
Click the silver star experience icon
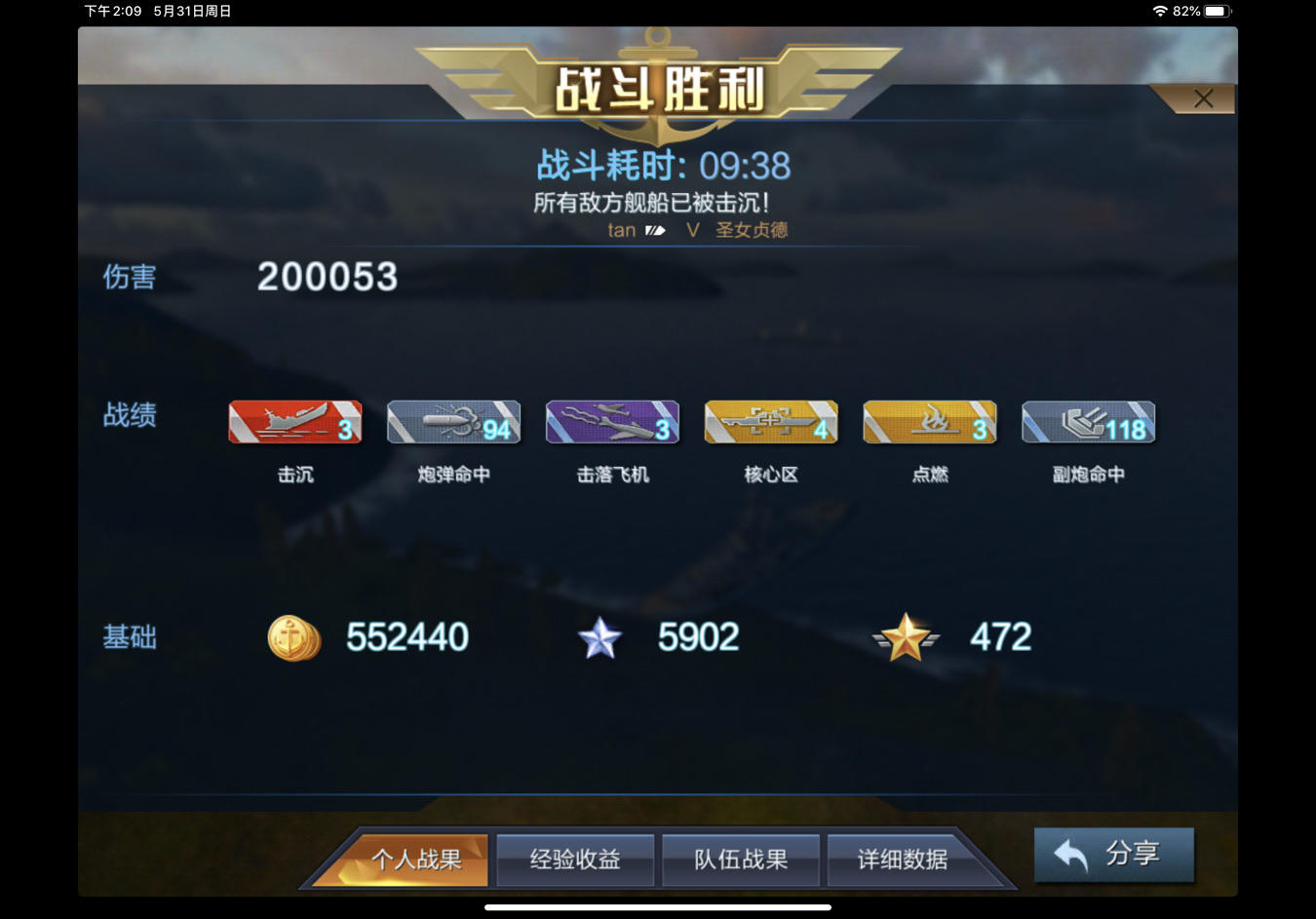pos(600,637)
